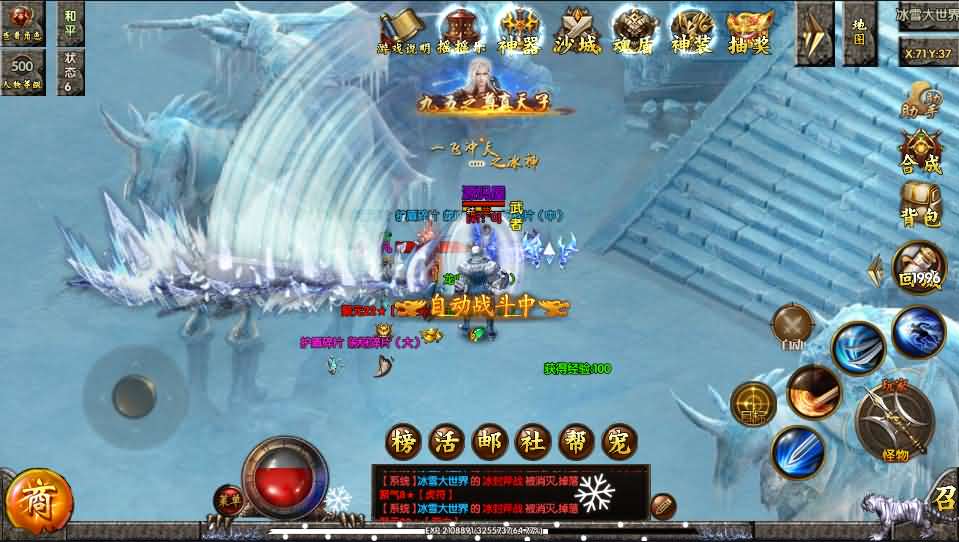Open the 魂盾 soul shield menu
The height and width of the screenshot is (542, 959).
click(635, 29)
